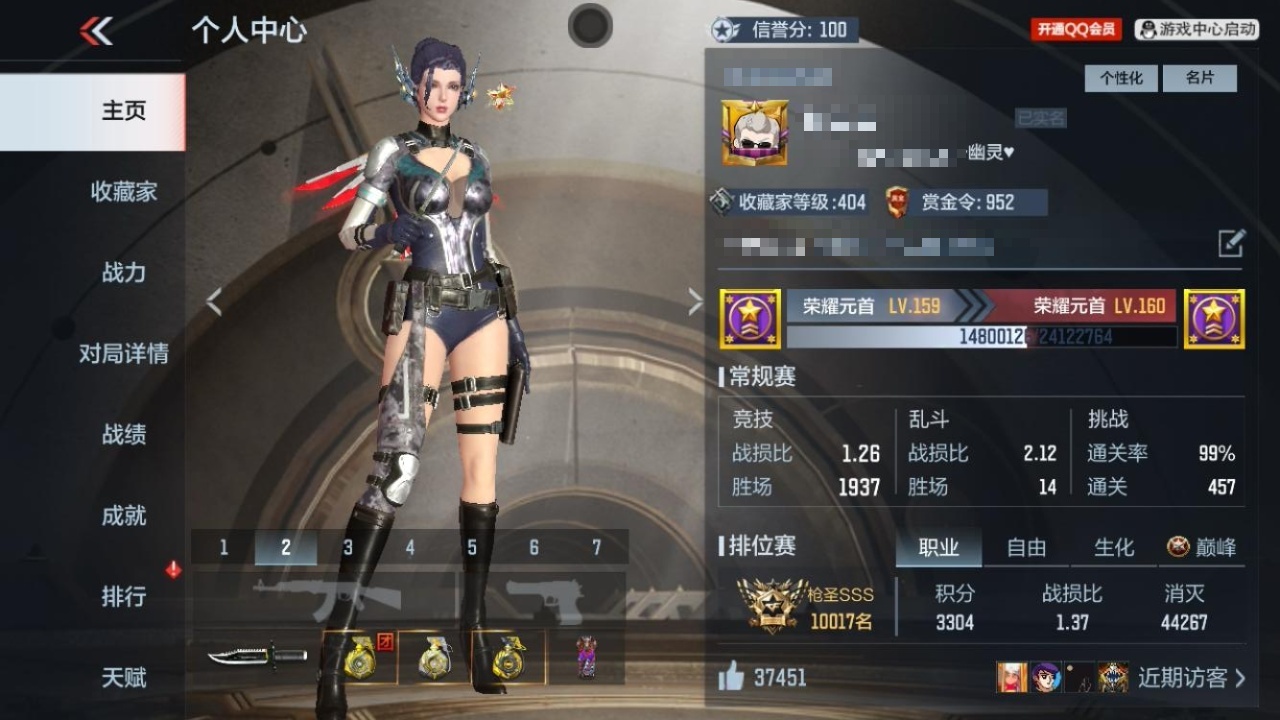Select loadout preset slot 5
1280x720 pixels.
coord(471,548)
